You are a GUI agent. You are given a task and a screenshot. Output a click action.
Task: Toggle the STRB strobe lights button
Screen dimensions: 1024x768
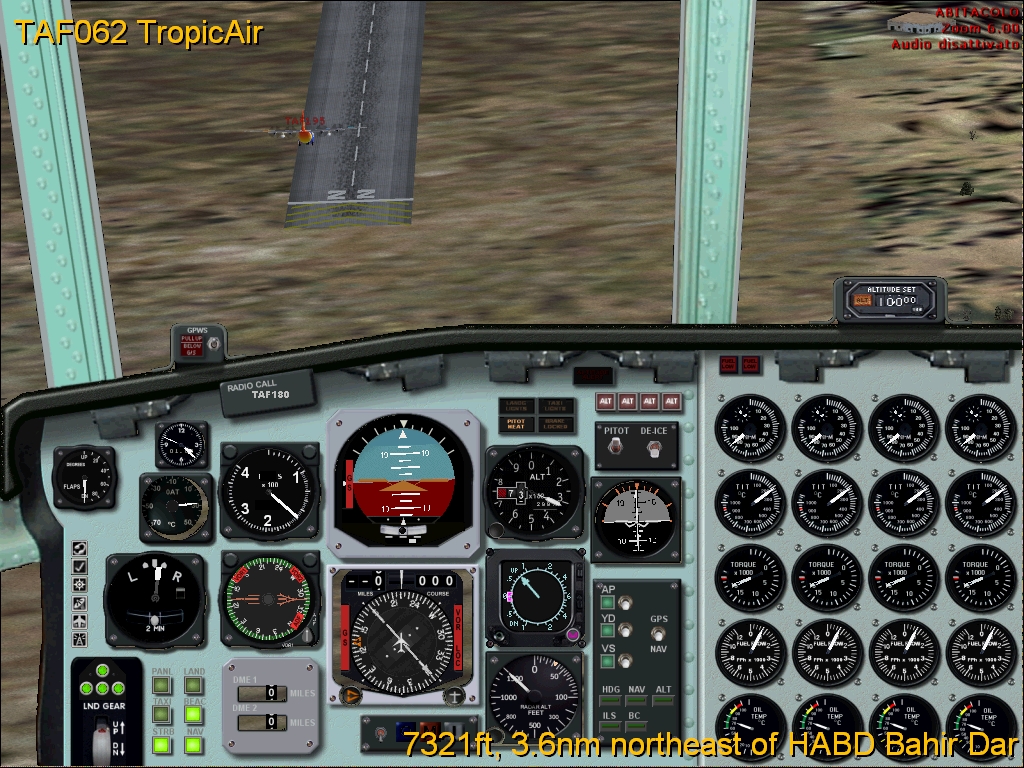(x=161, y=745)
